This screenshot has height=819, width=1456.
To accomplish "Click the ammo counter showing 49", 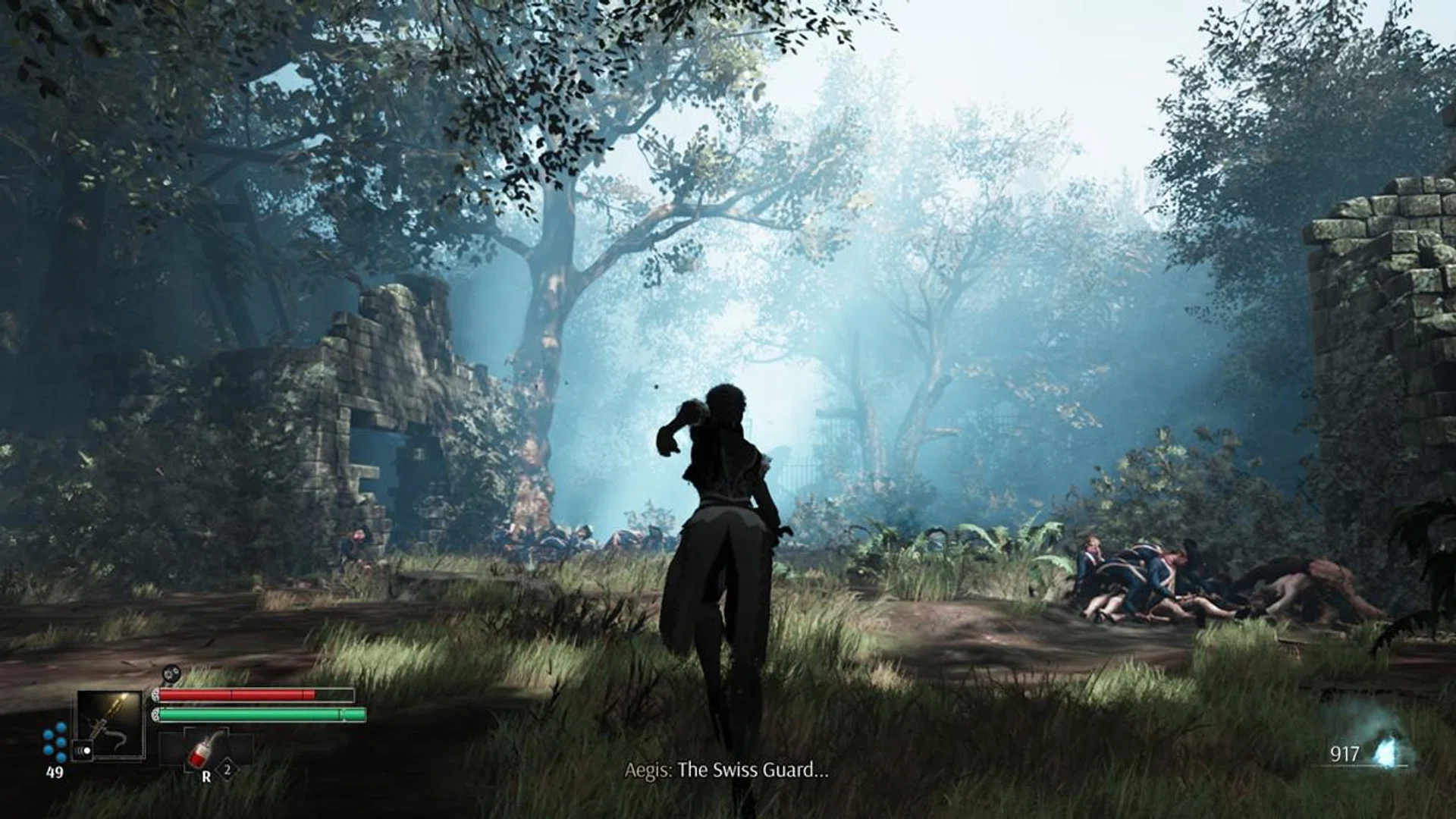I will coord(55,771).
